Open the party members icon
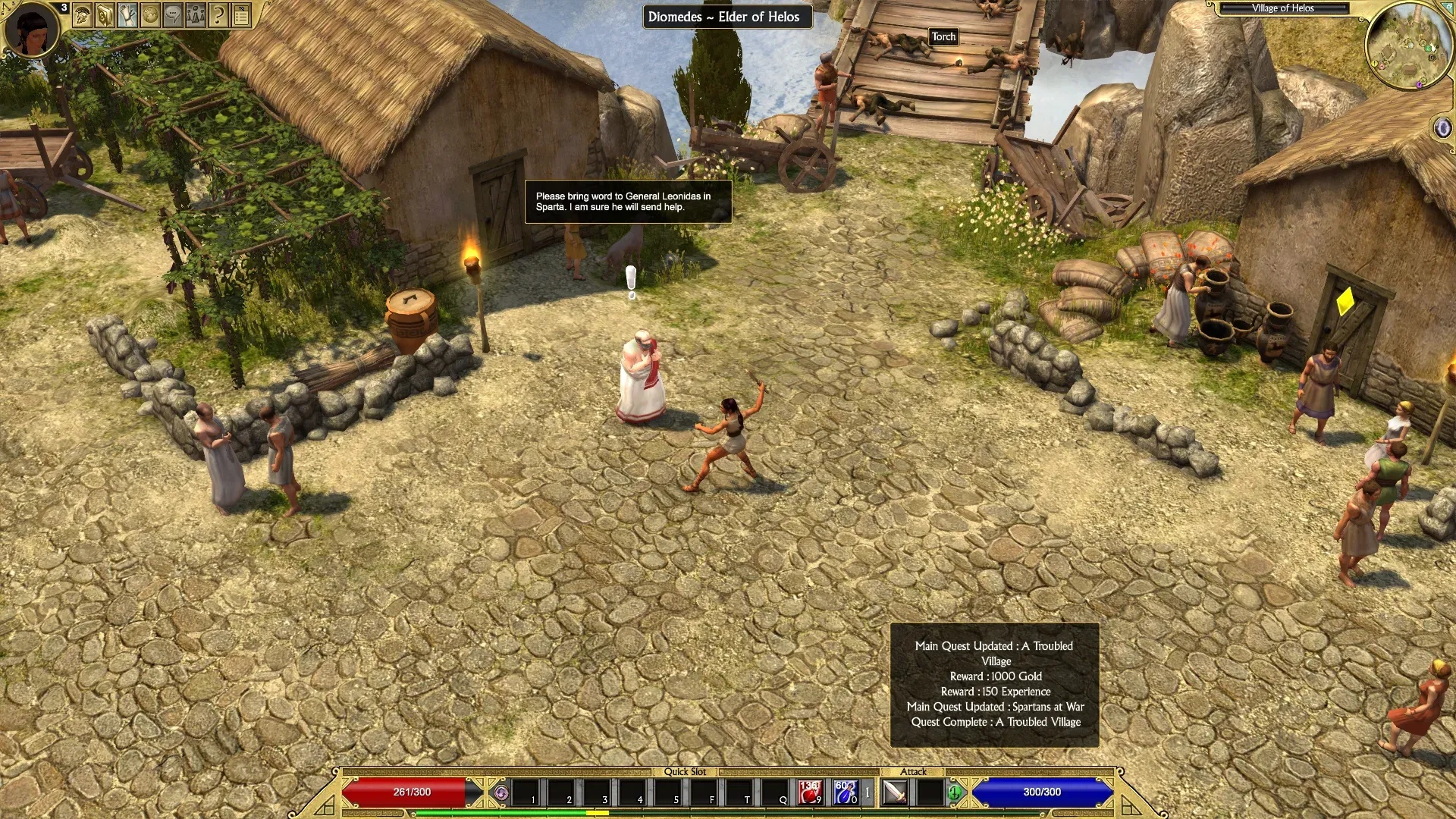The width and height of the screenshot is (1456, 819). pyautogui.click(x=196, y=15)
